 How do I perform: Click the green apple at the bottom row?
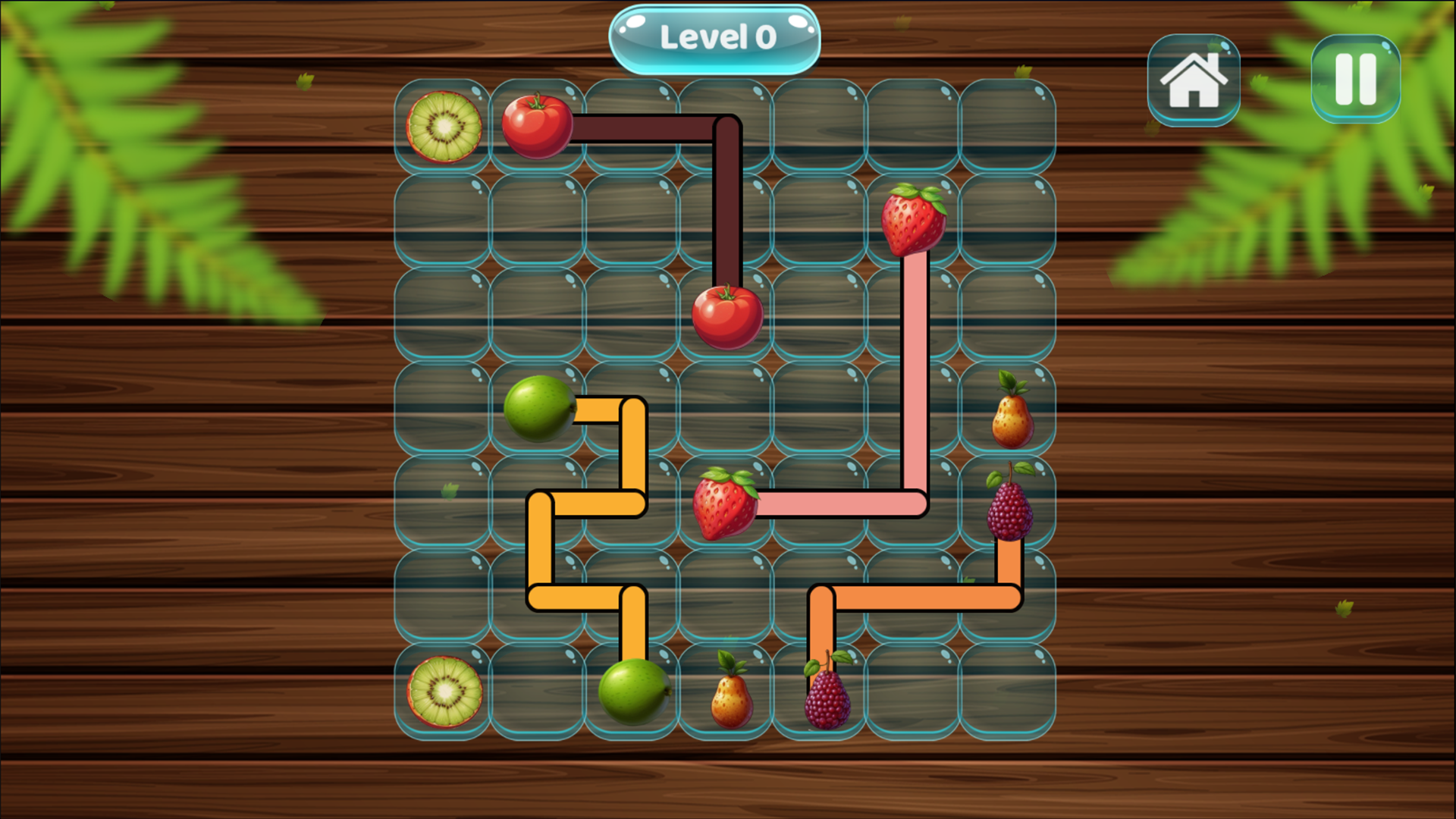click(x=632, y=694)
